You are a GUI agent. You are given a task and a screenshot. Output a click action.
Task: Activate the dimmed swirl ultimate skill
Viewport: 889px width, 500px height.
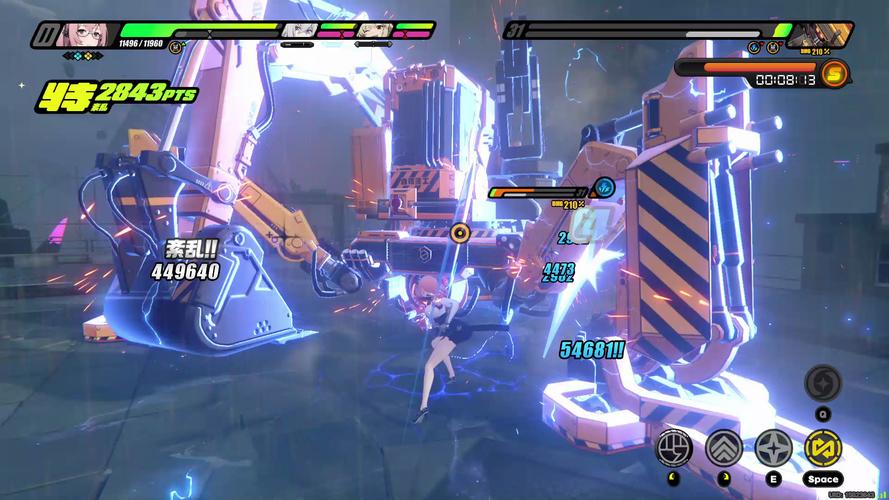[x=823, y=382]
